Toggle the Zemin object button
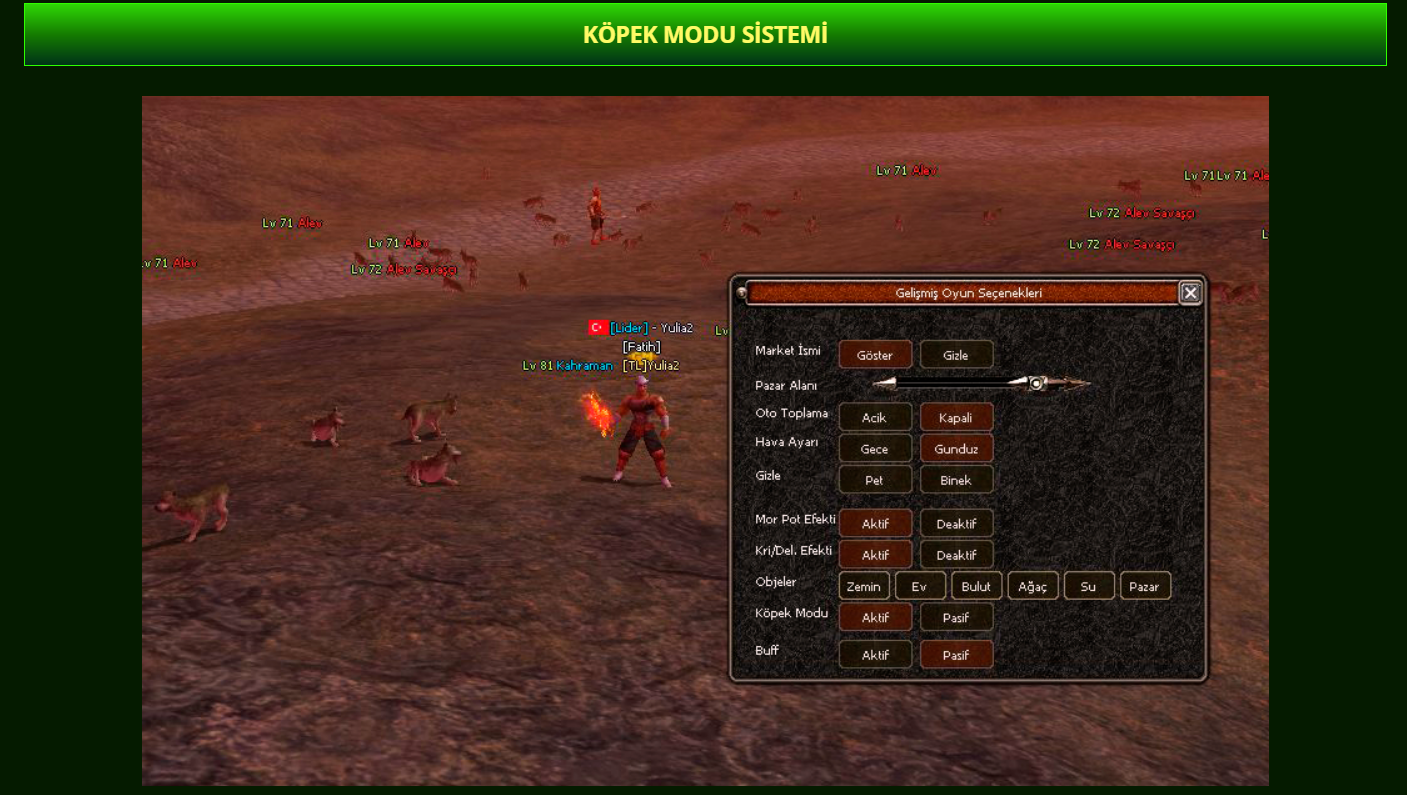Screen dimensions: 1407x795 point(864,586)
